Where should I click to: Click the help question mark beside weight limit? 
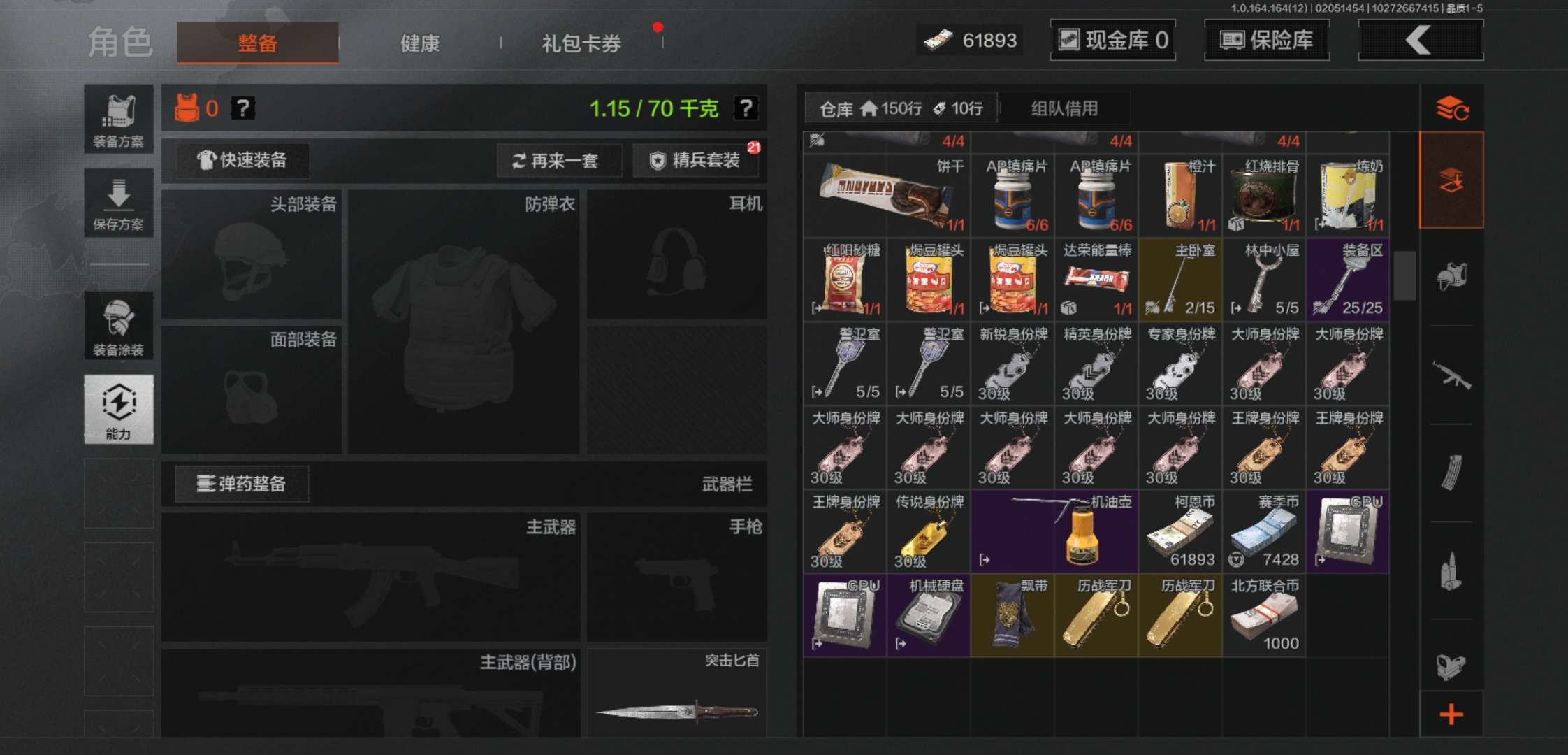coord(747,108)
